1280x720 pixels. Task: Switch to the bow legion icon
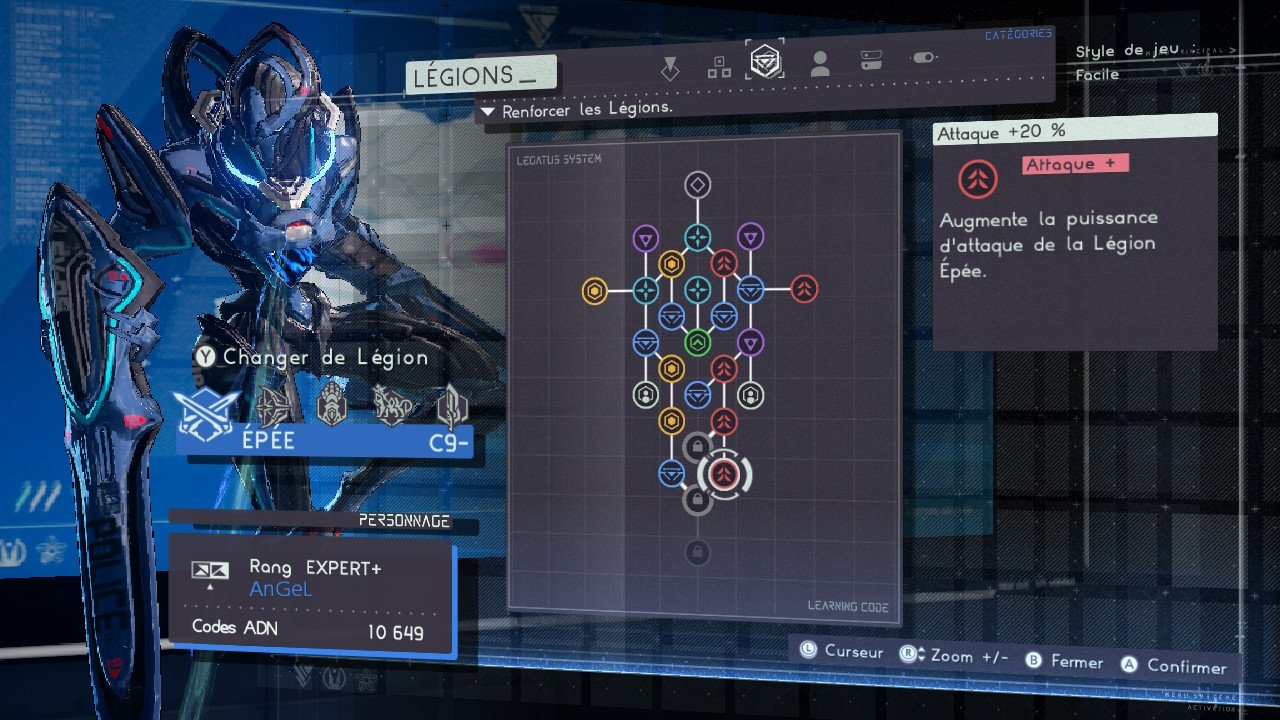tap(273, 407)
